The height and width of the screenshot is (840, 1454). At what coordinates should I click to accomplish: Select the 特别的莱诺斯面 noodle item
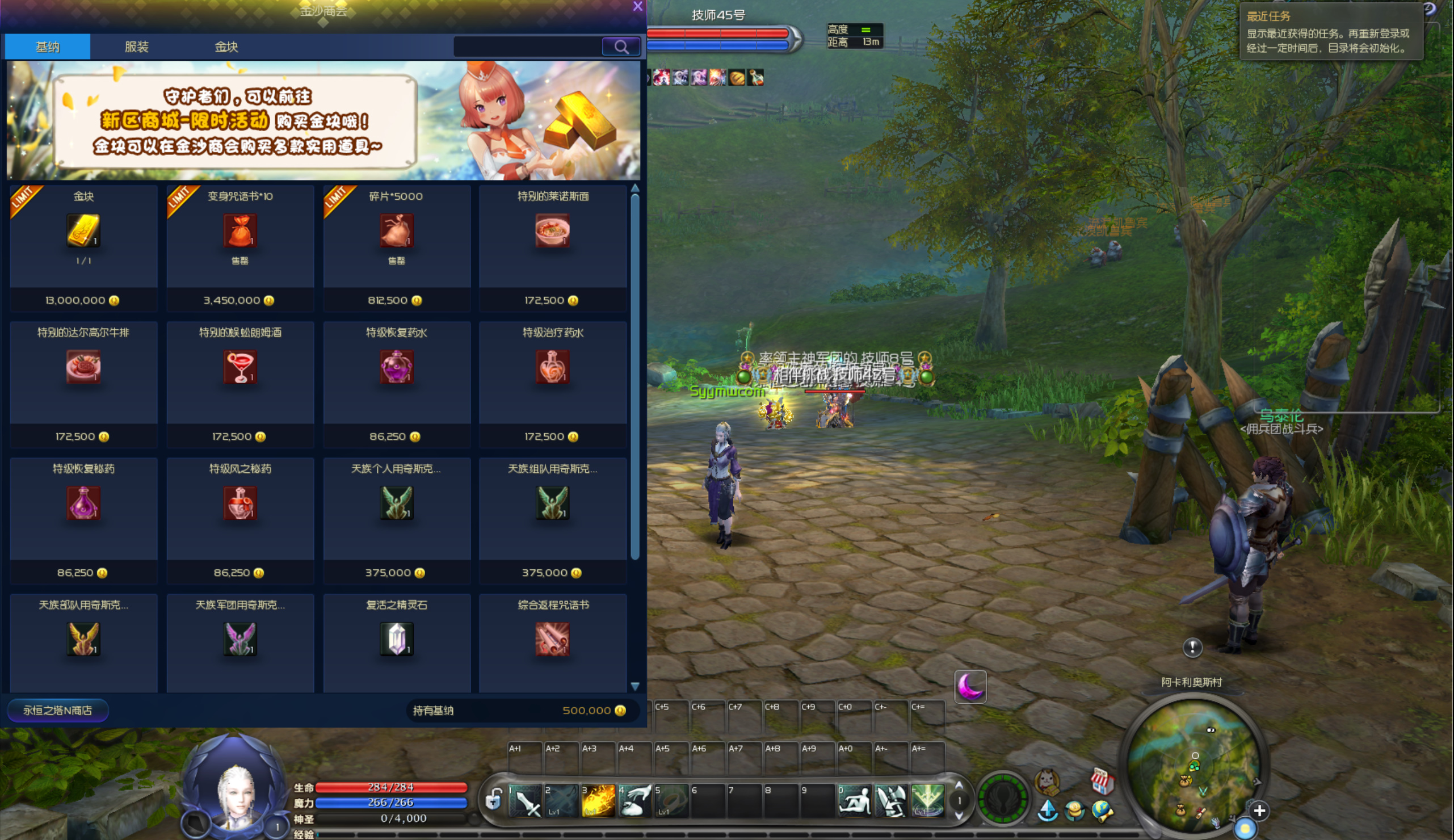[x=553, y=232]
